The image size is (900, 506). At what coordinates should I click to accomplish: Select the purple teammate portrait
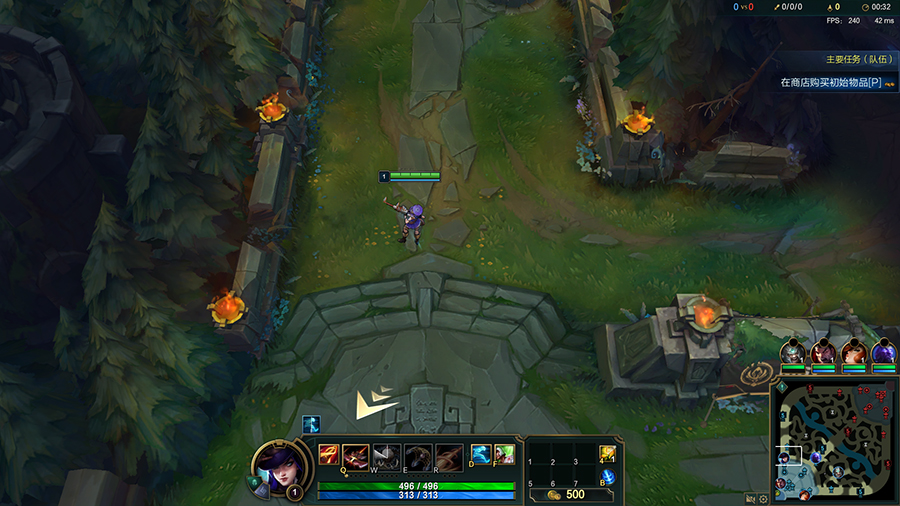coord(883,352)
